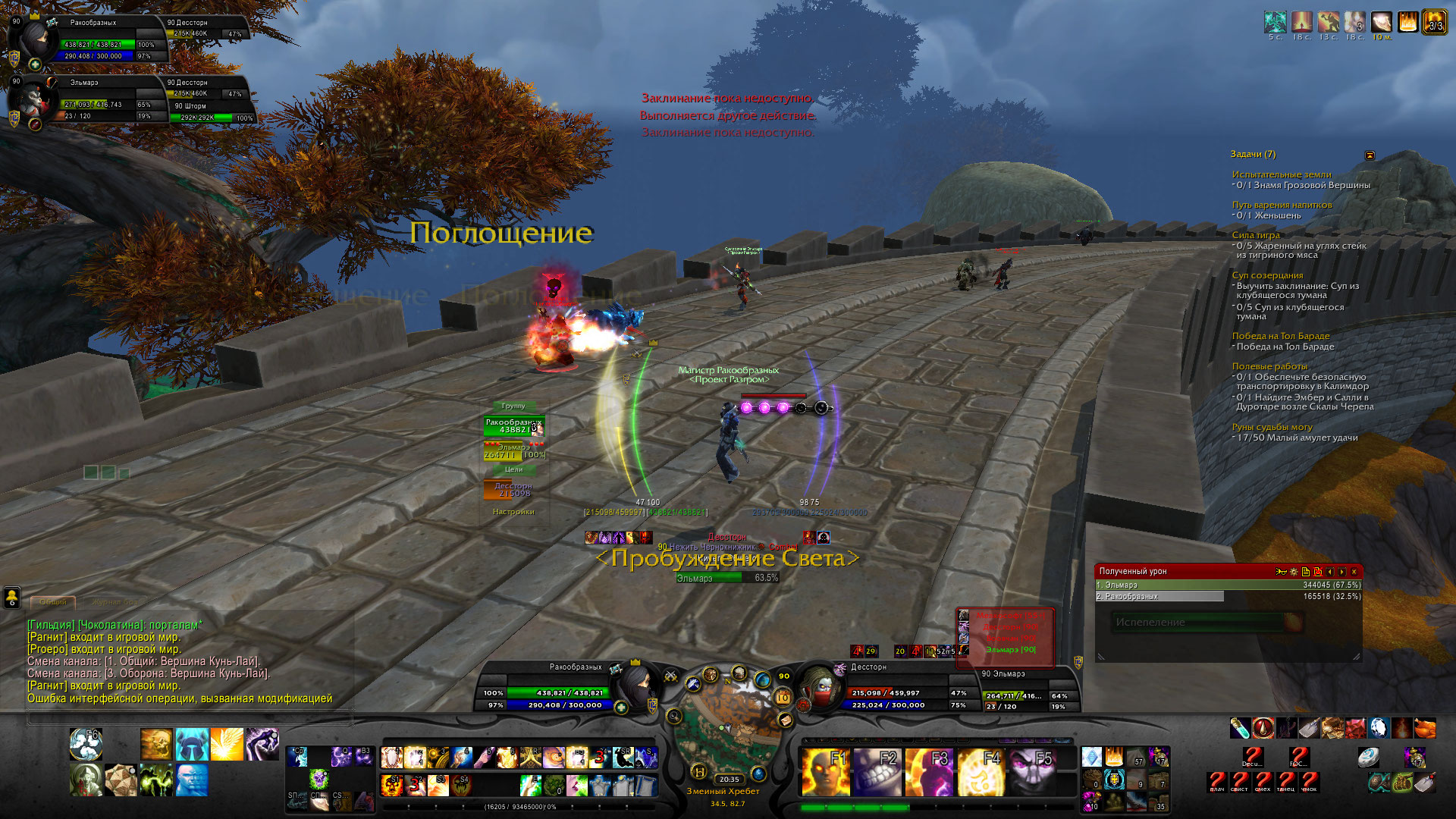Select the blue stone face ability

(x=192, y=780)
